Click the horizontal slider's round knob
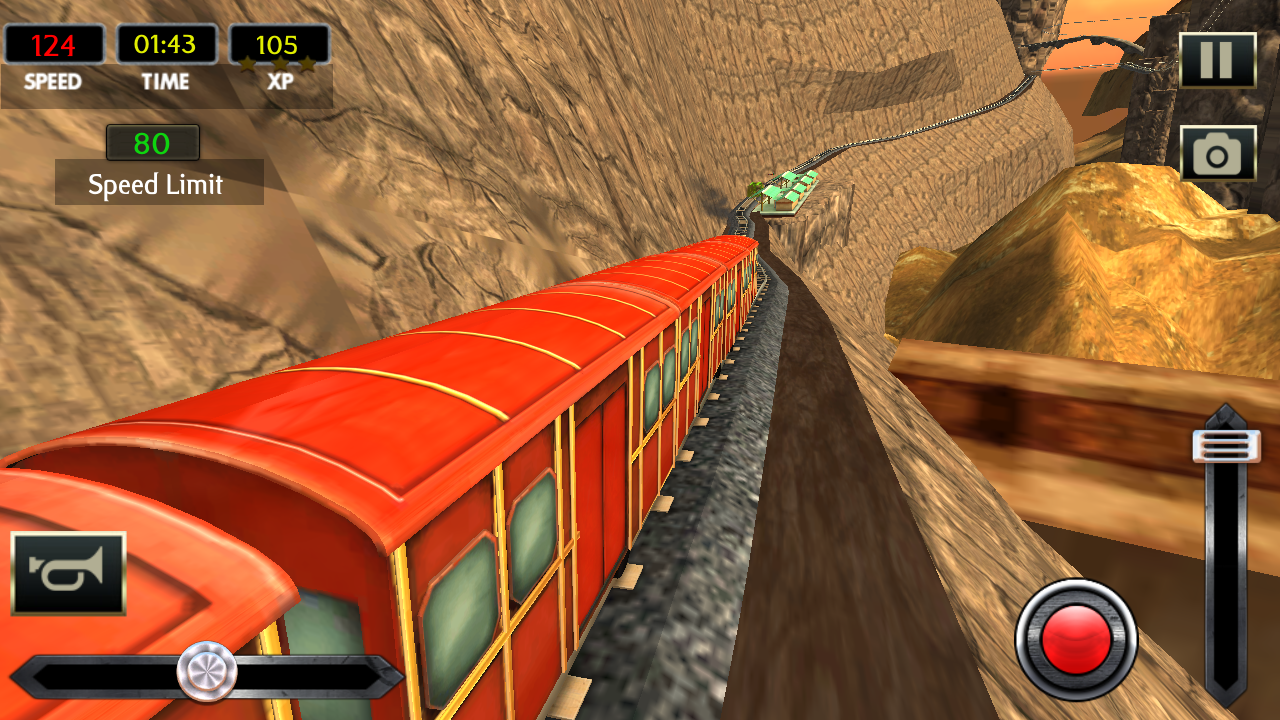Screen dimensions: 1280x720 (207, 671)
